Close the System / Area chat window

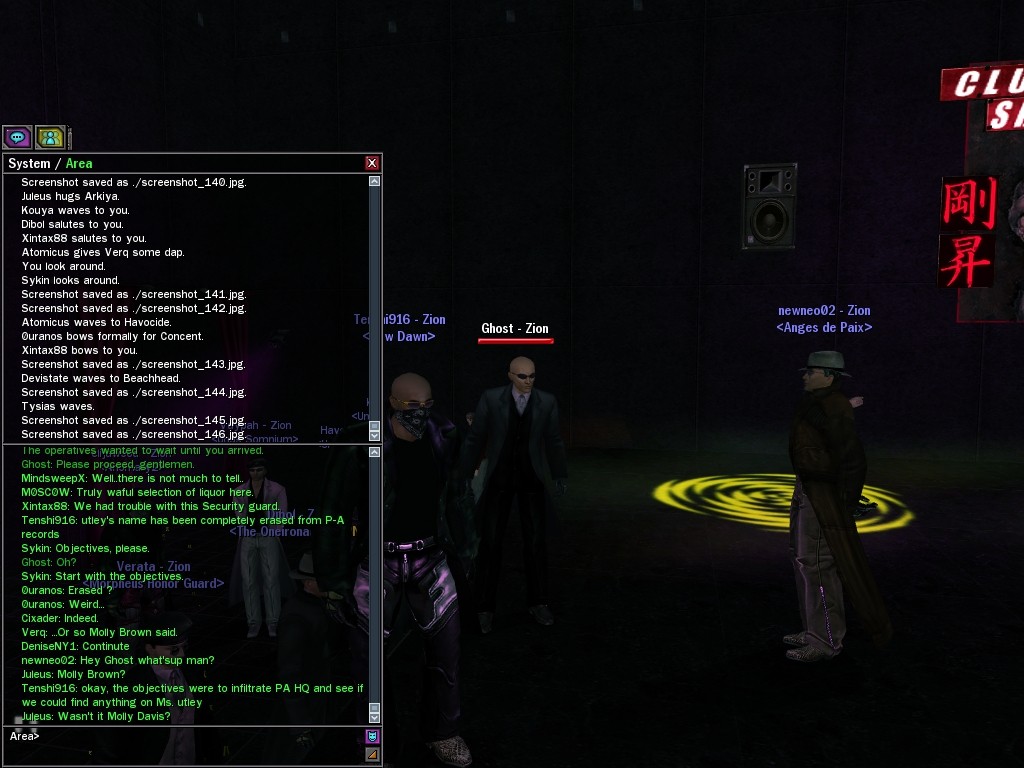372,163
